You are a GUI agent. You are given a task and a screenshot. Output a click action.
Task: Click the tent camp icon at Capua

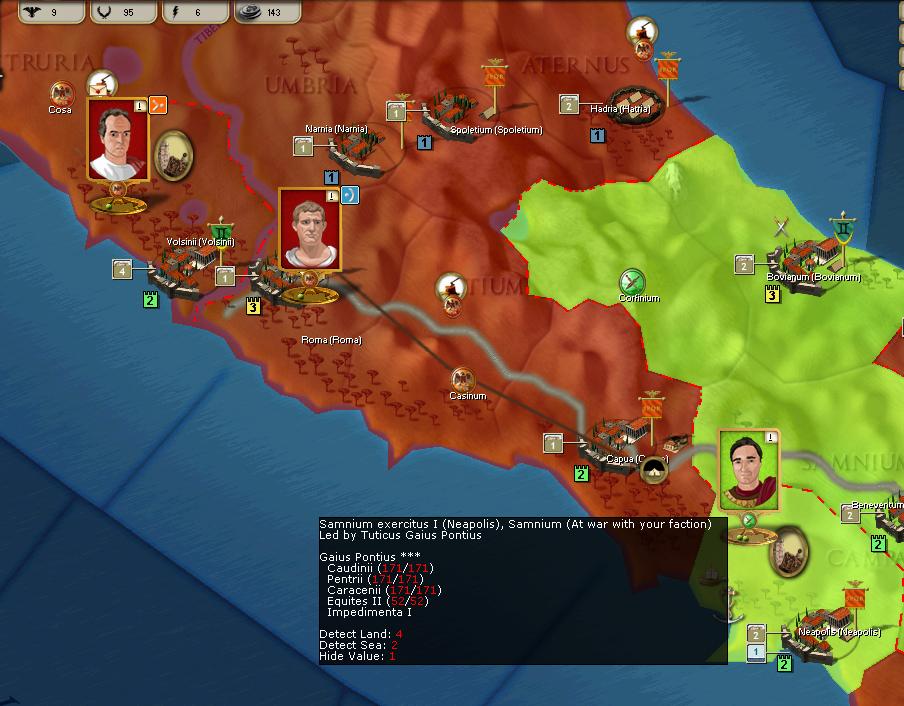click(655, 470)
